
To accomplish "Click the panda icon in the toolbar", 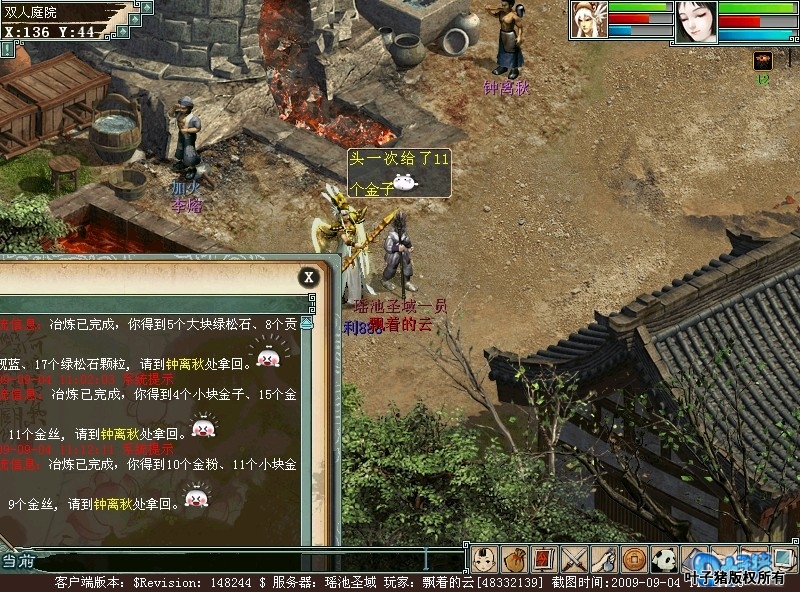I will [x=664, y=559].
